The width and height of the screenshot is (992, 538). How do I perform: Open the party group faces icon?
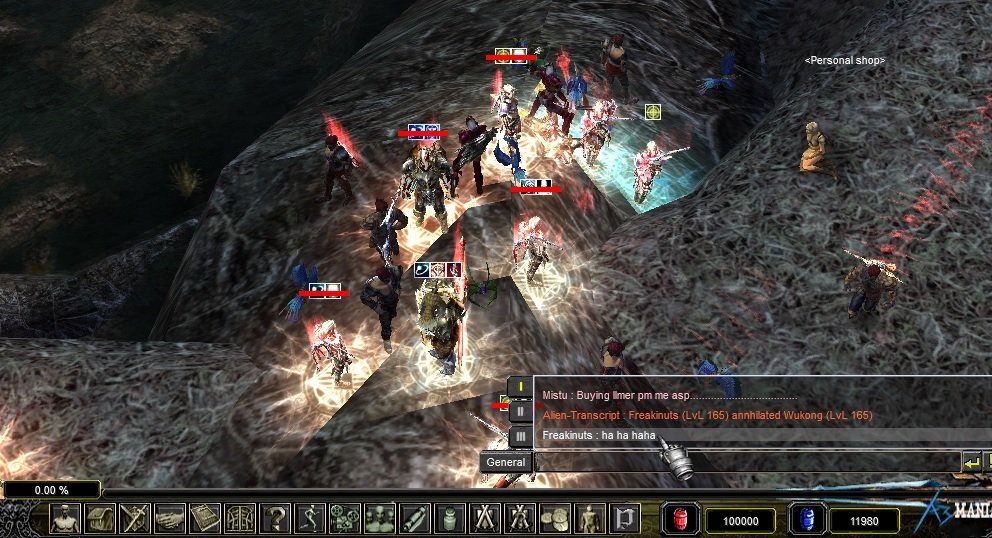click(380, 518)
